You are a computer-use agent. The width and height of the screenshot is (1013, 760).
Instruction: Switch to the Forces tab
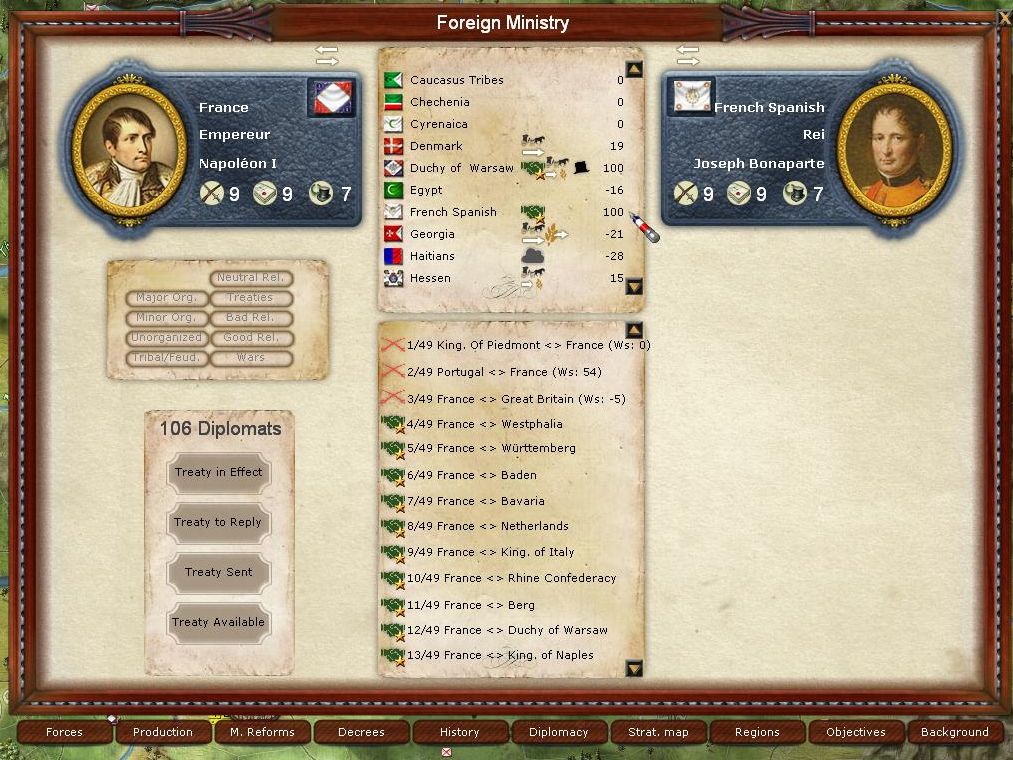65,732
